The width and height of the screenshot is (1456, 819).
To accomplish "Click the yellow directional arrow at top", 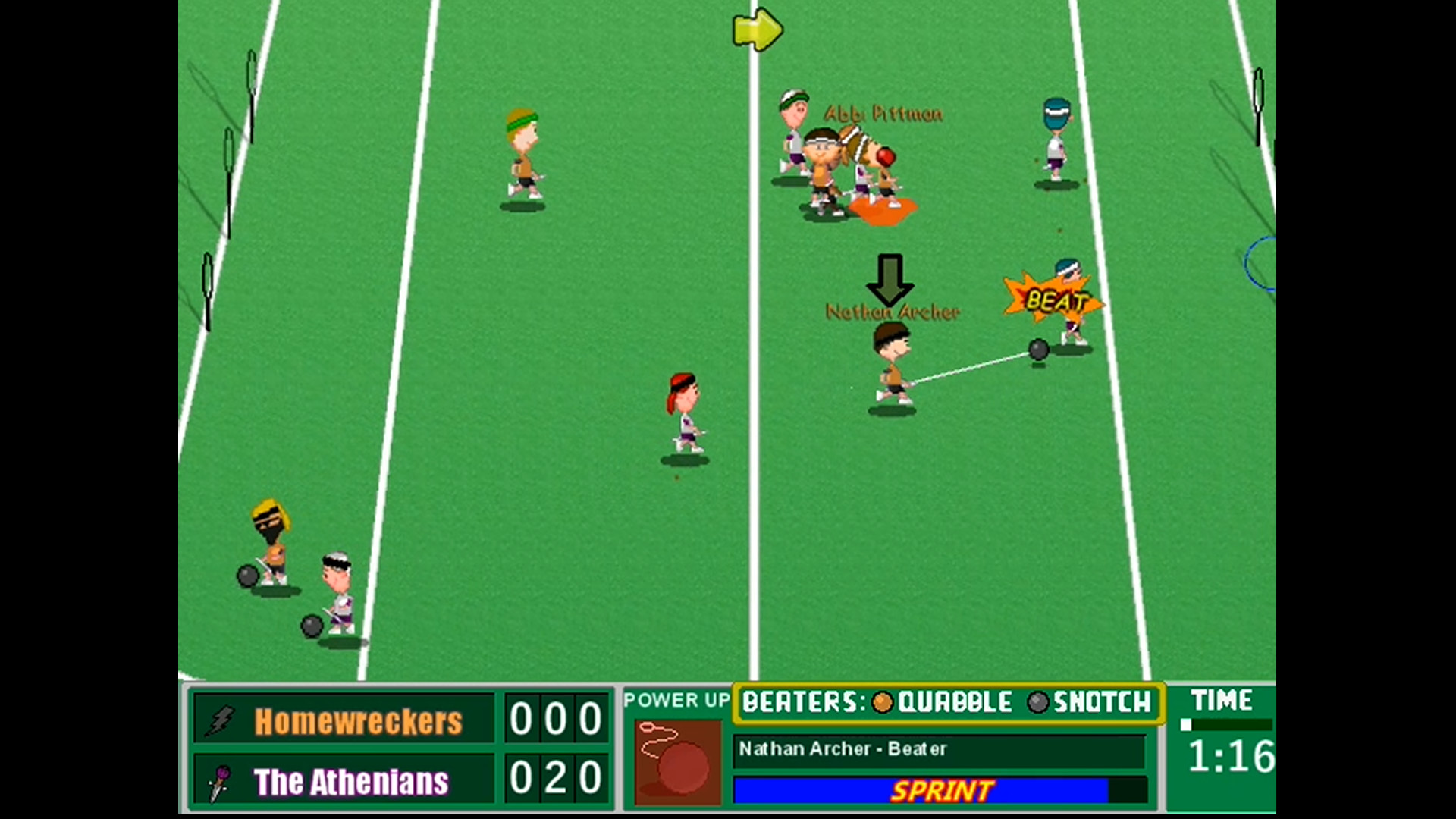I will coord(756,30).
